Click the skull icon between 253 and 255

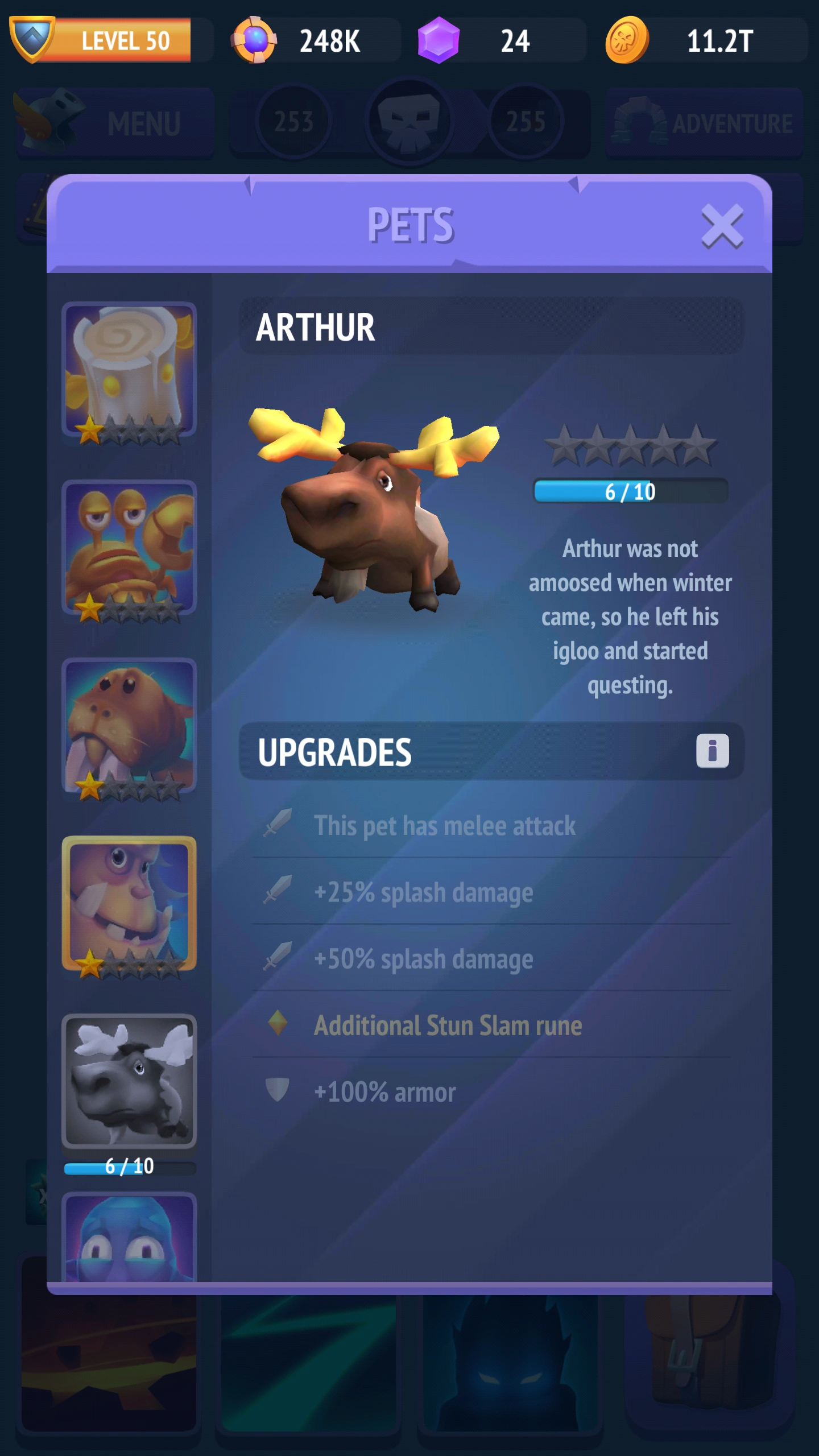(x=408, y=119)
